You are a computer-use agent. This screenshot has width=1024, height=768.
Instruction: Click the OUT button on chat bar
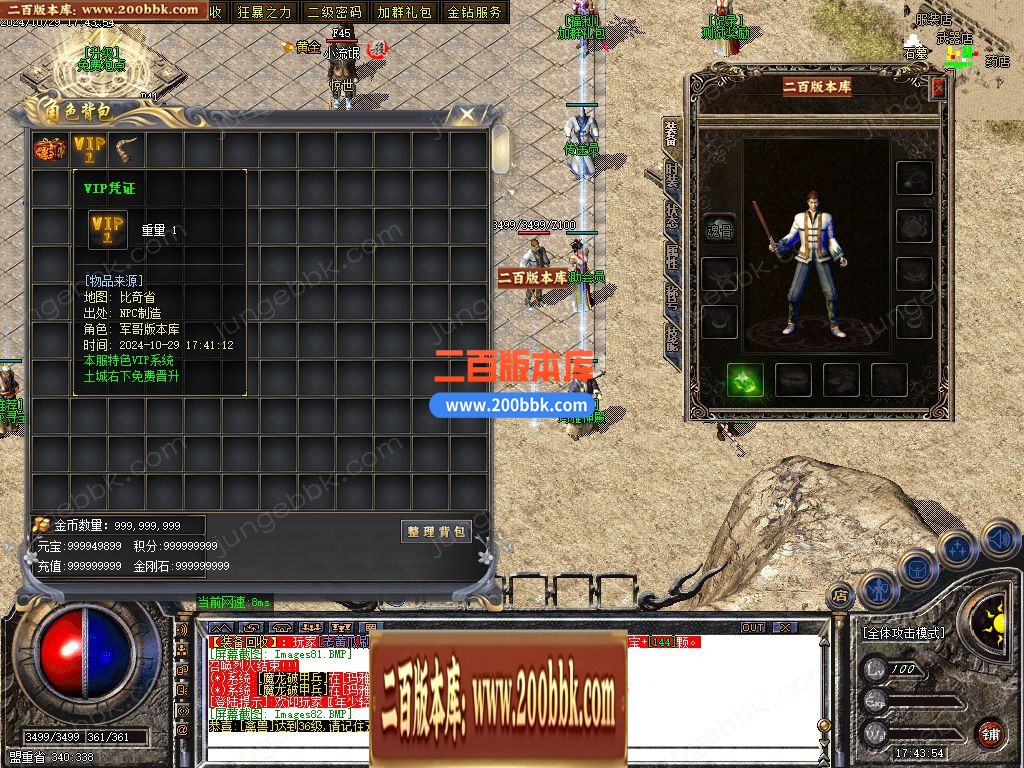point(753,628)
